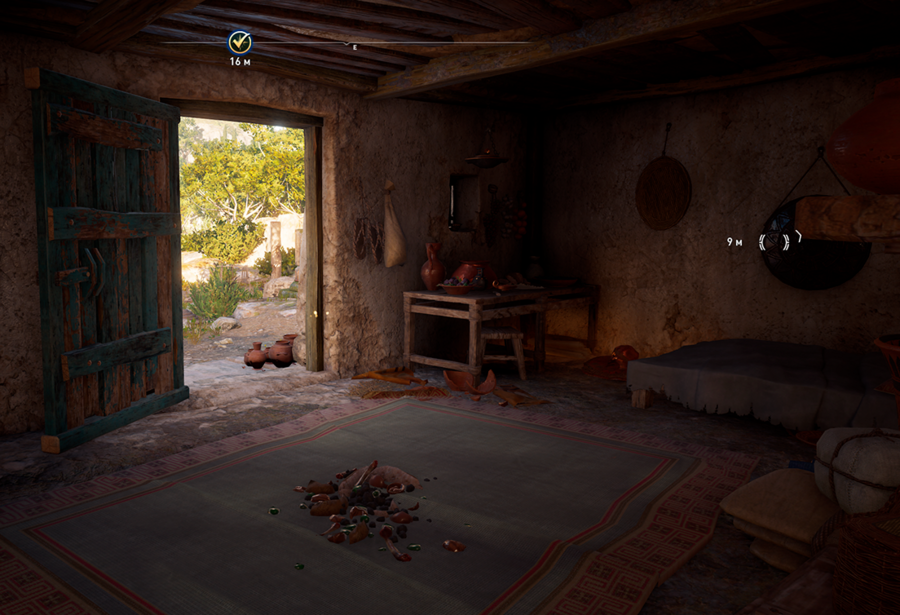Image resolution: width=900 pixels, height=615 pixels.
Task: Select the bracketed investigation marker showing 9 m
Action: click(780, 241)
